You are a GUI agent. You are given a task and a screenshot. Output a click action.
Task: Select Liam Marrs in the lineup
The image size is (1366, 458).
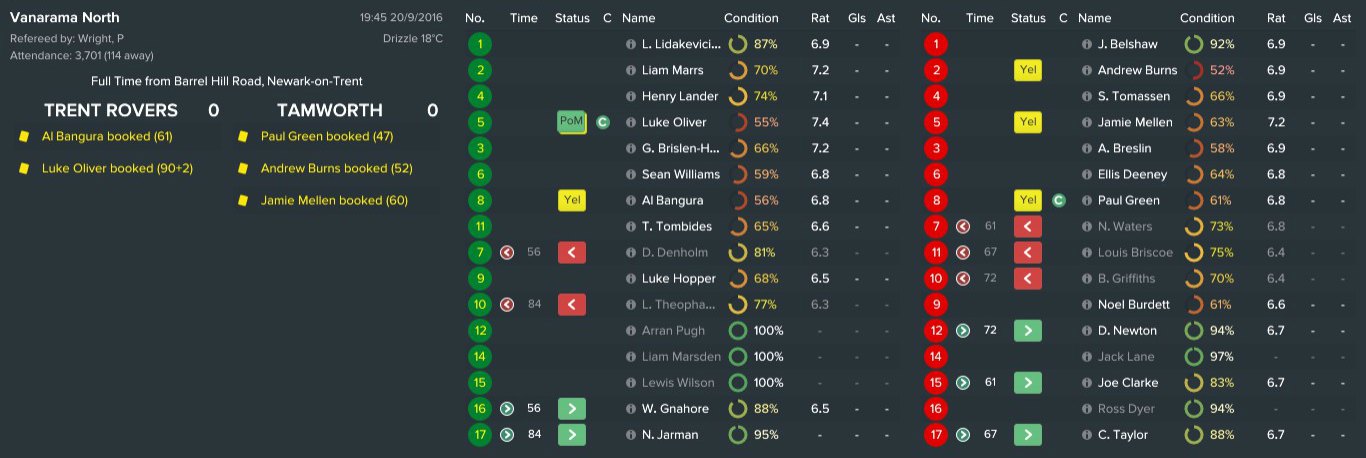672,70
